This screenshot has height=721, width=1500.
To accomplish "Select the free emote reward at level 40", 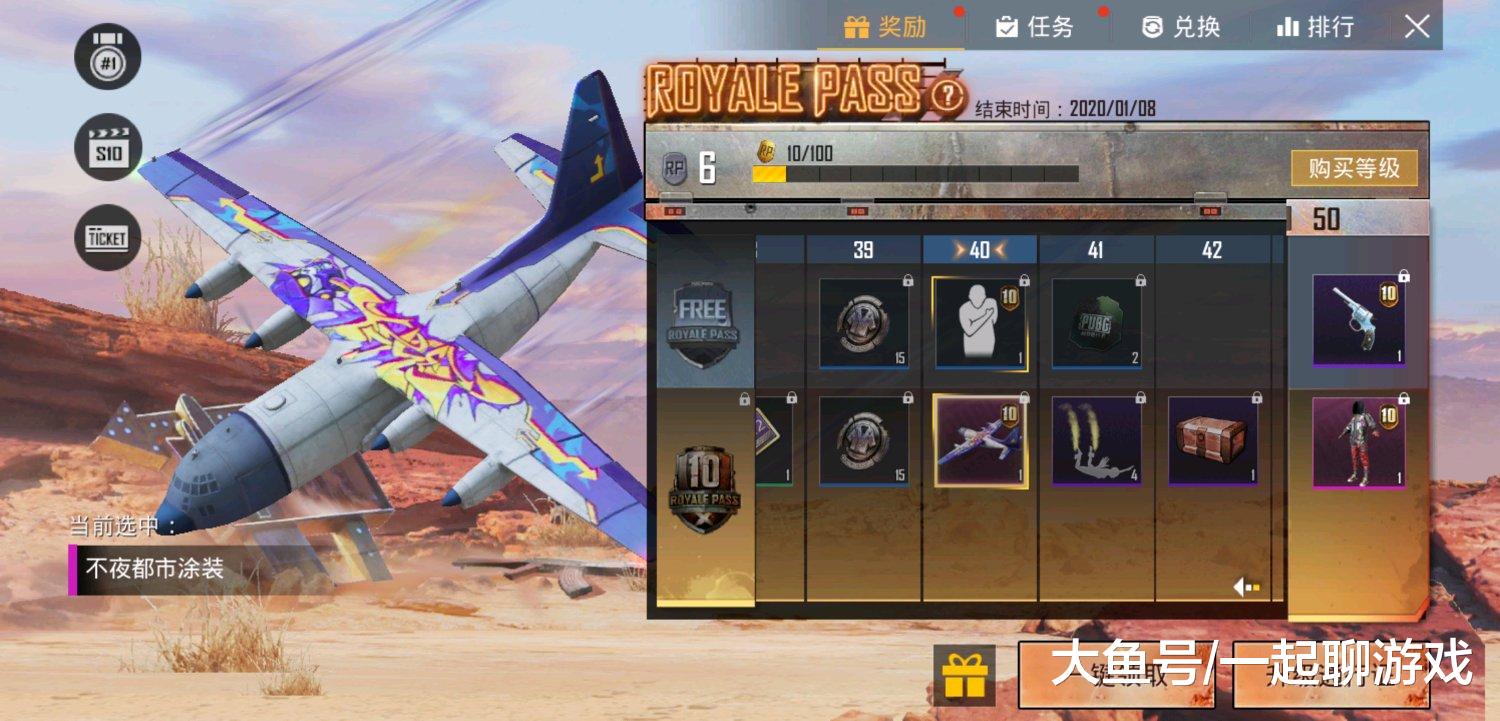I will pyautogui.click(x=980, y=324).
